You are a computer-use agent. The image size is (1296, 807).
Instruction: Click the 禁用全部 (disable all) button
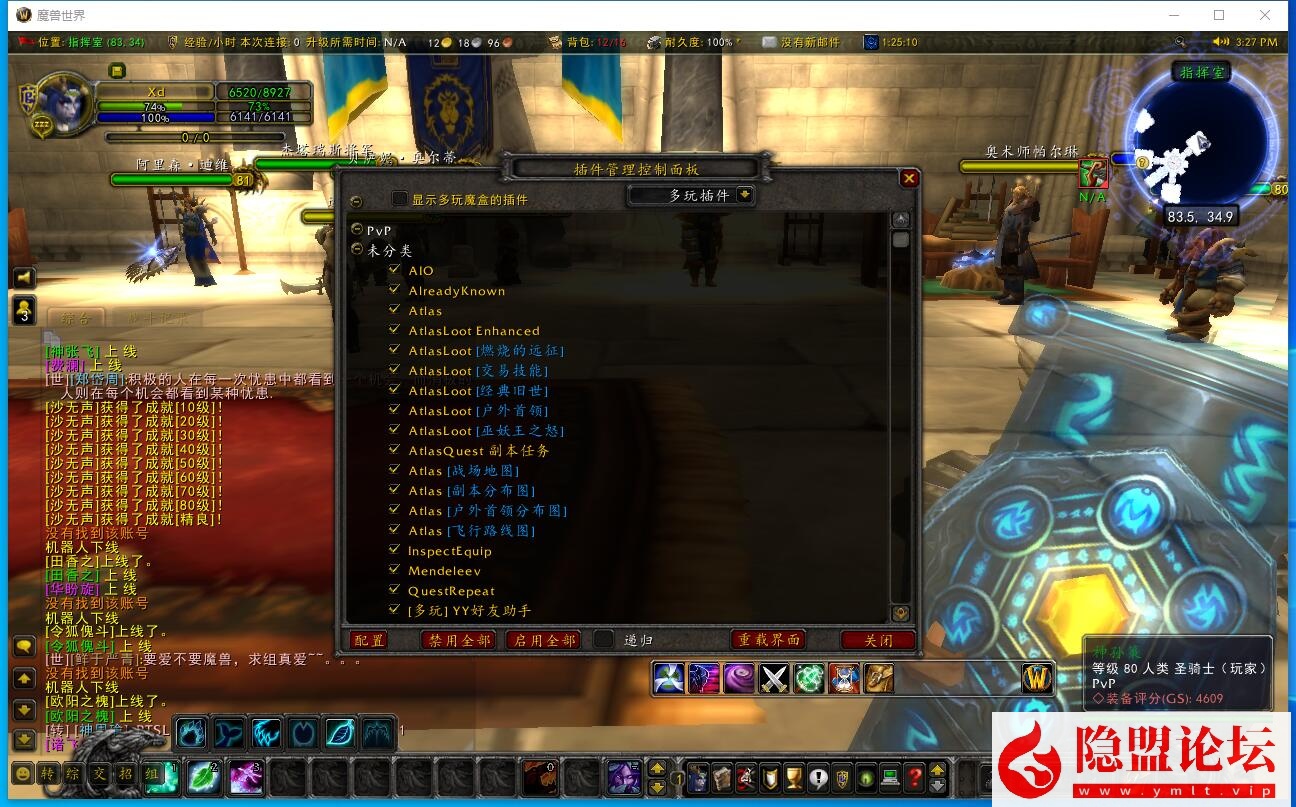coord(460,640)
